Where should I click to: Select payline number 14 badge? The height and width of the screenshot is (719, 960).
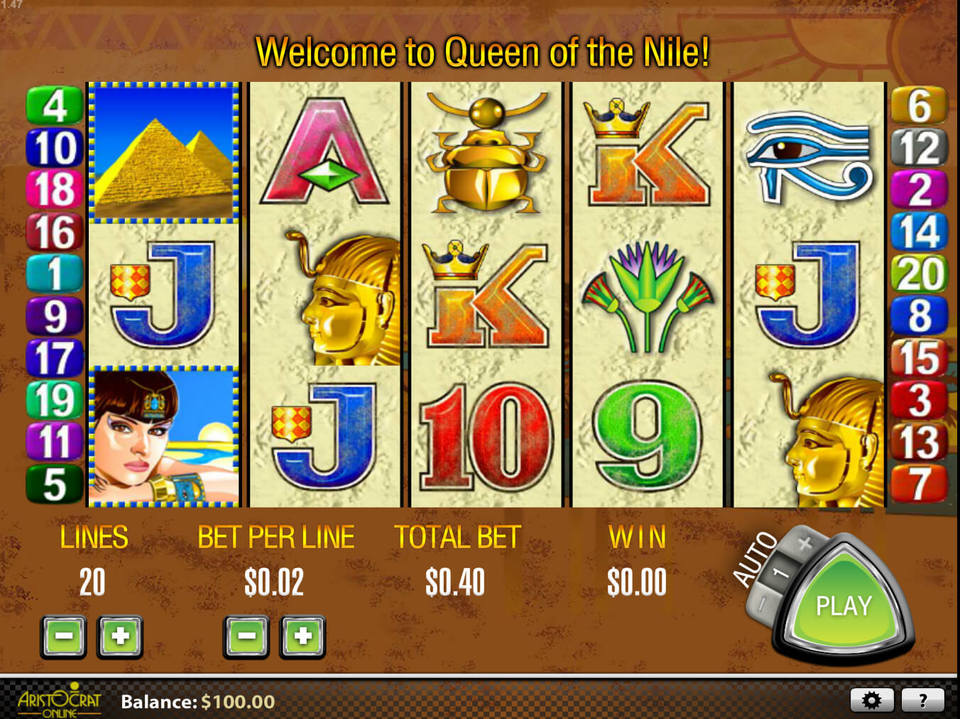(918, 231)
